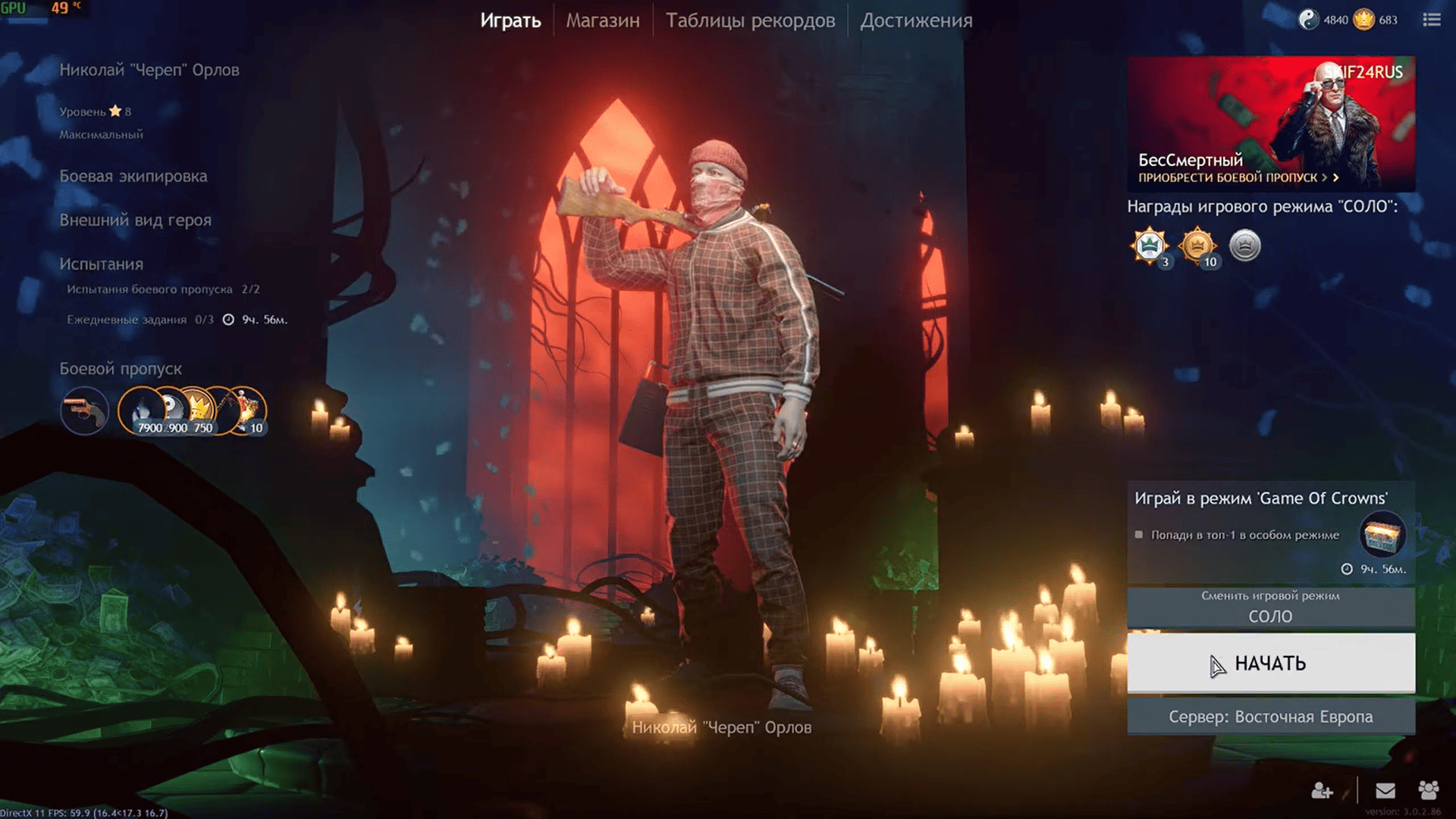Open the Достижения tab

tap(916, 20)
